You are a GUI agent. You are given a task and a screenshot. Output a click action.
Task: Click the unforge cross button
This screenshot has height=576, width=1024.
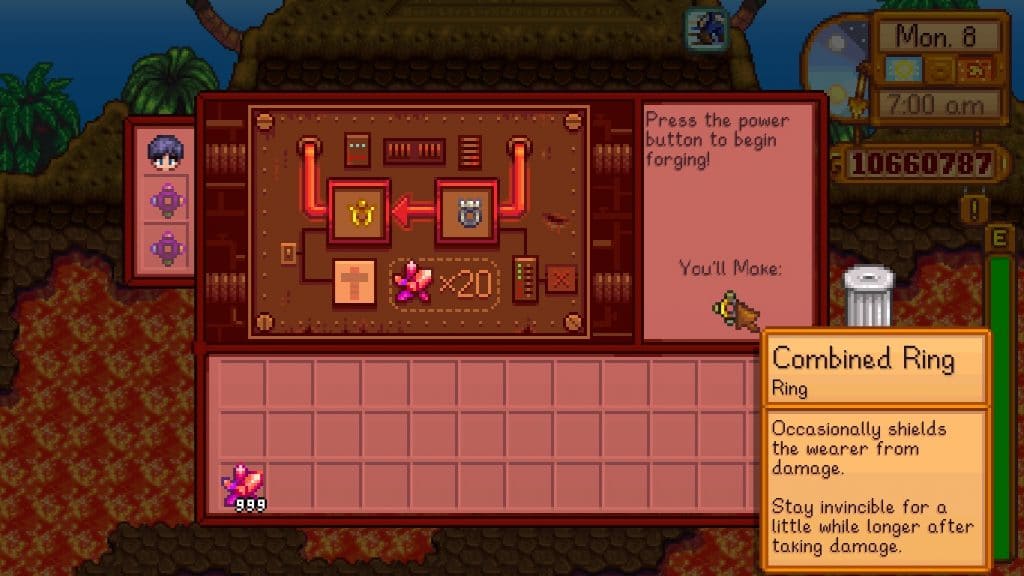353,283
